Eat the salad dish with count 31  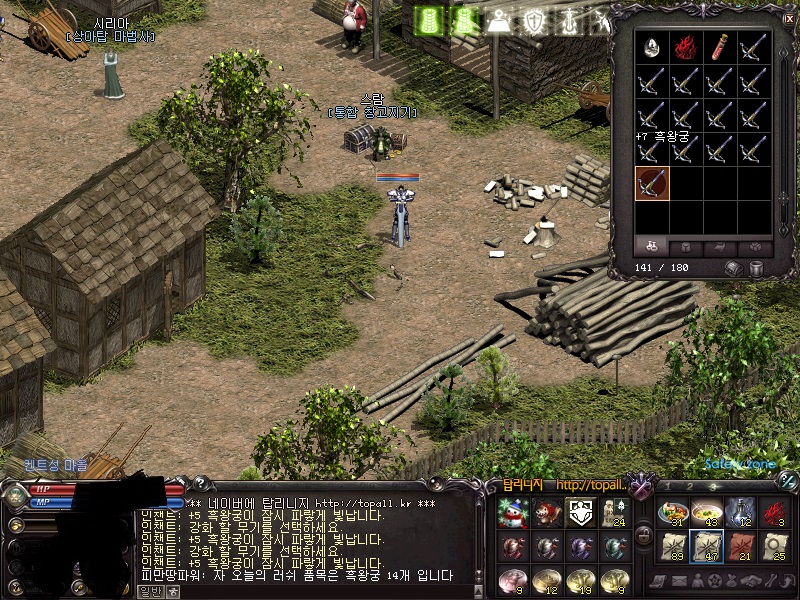tap(671, 513)
